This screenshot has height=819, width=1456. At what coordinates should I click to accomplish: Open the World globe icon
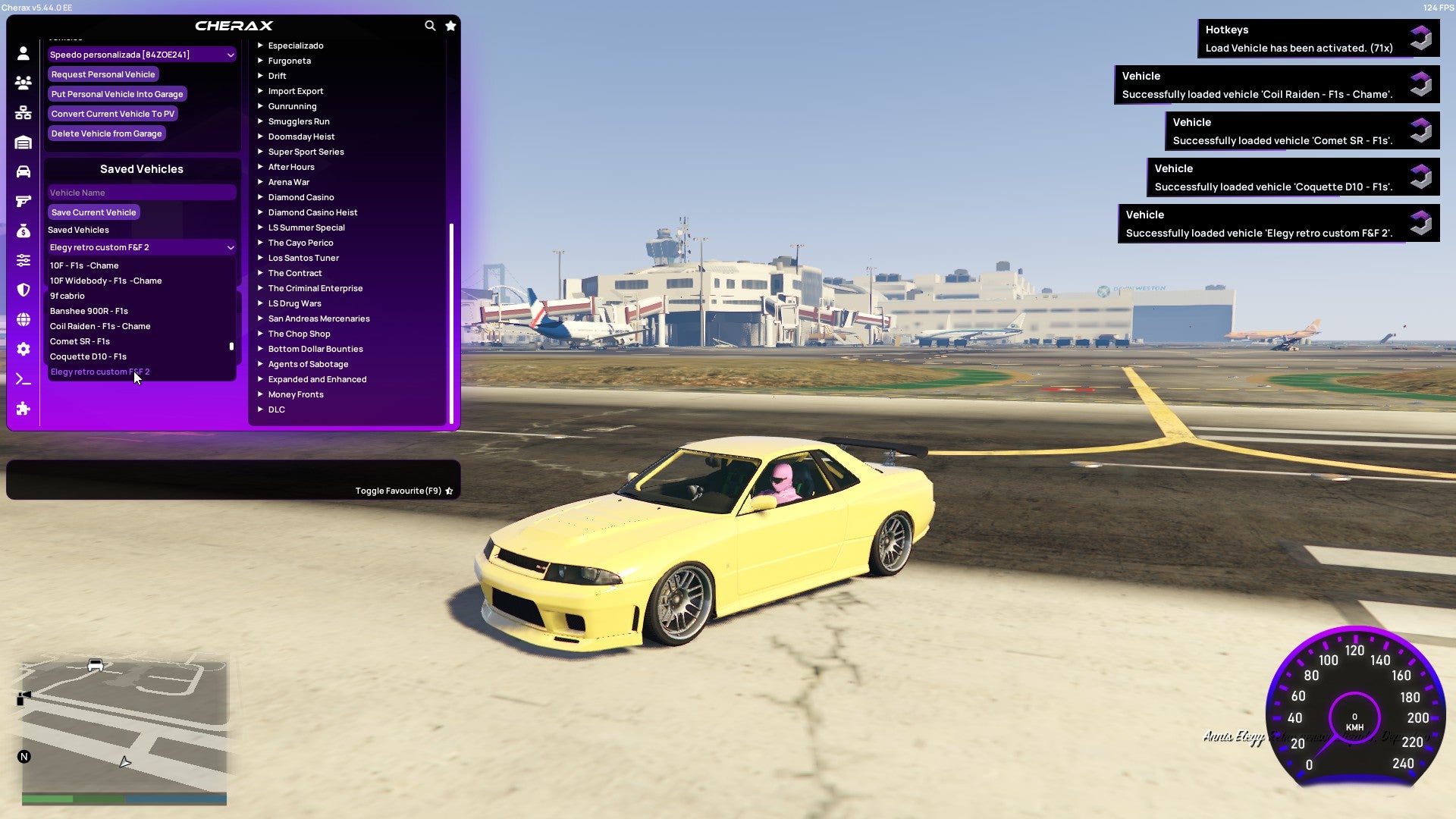pos(23,319)
